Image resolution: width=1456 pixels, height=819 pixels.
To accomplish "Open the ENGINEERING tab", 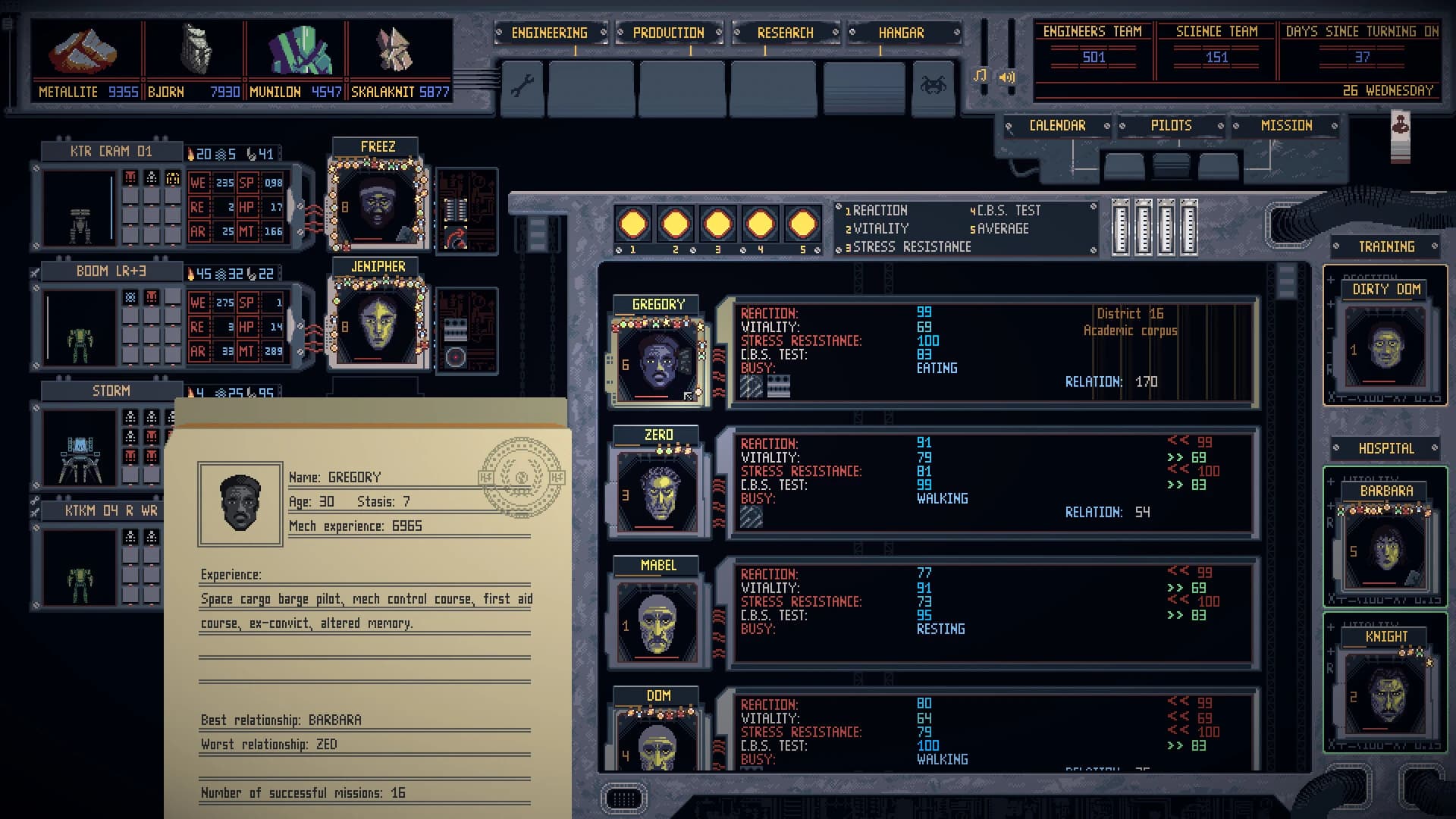I will click(x=550, y=33).
